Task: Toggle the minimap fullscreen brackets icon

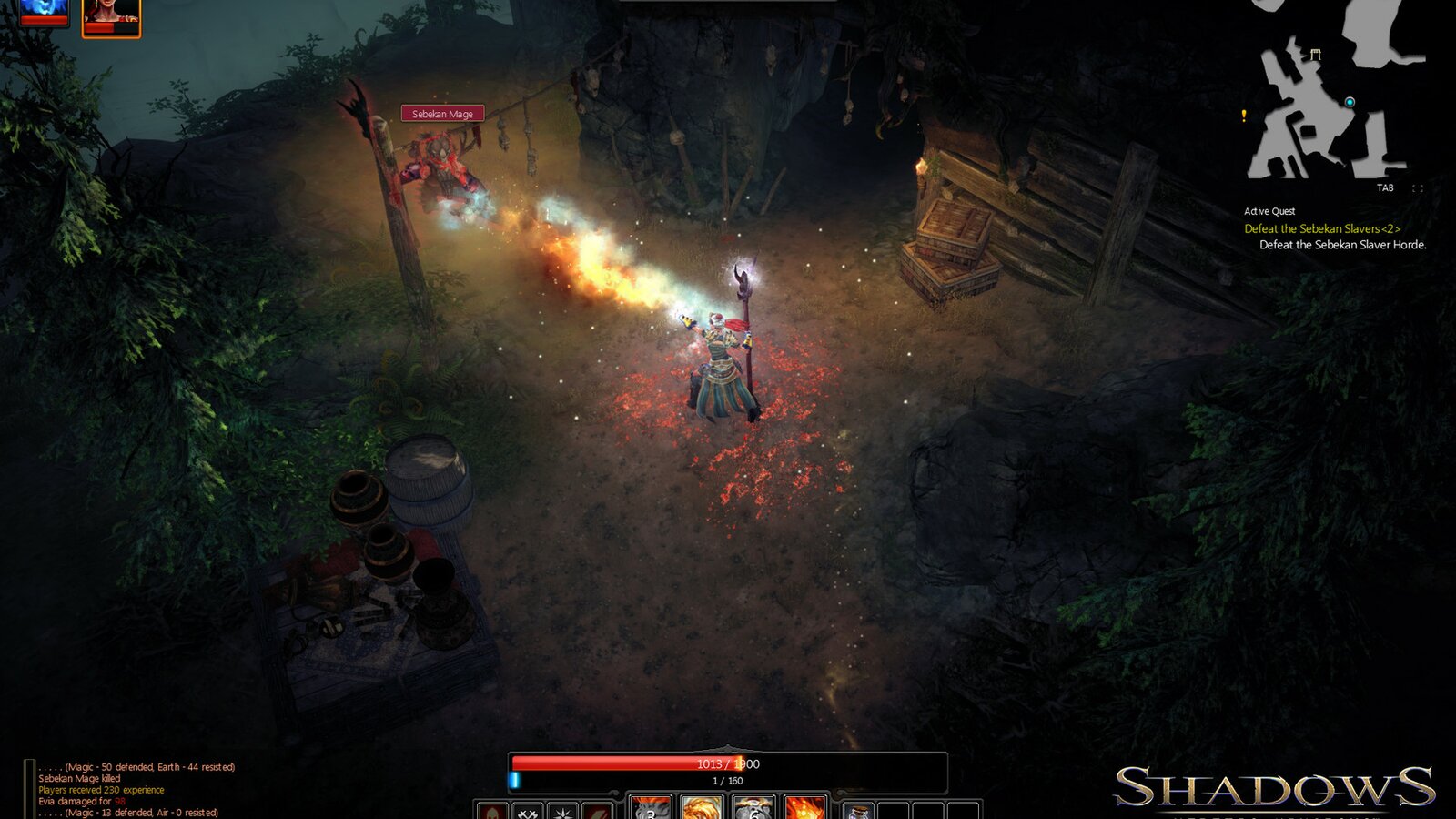Action: click(1417, 188)
